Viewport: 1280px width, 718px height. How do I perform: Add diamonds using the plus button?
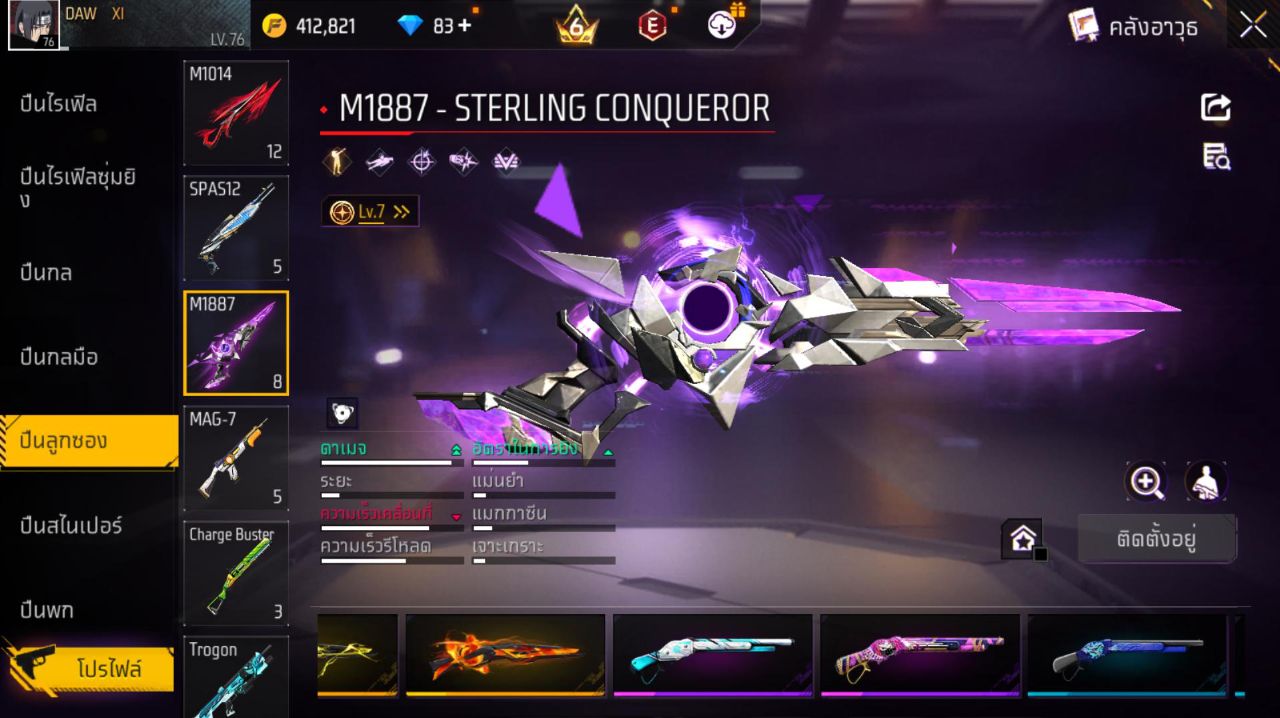(465, 26)
